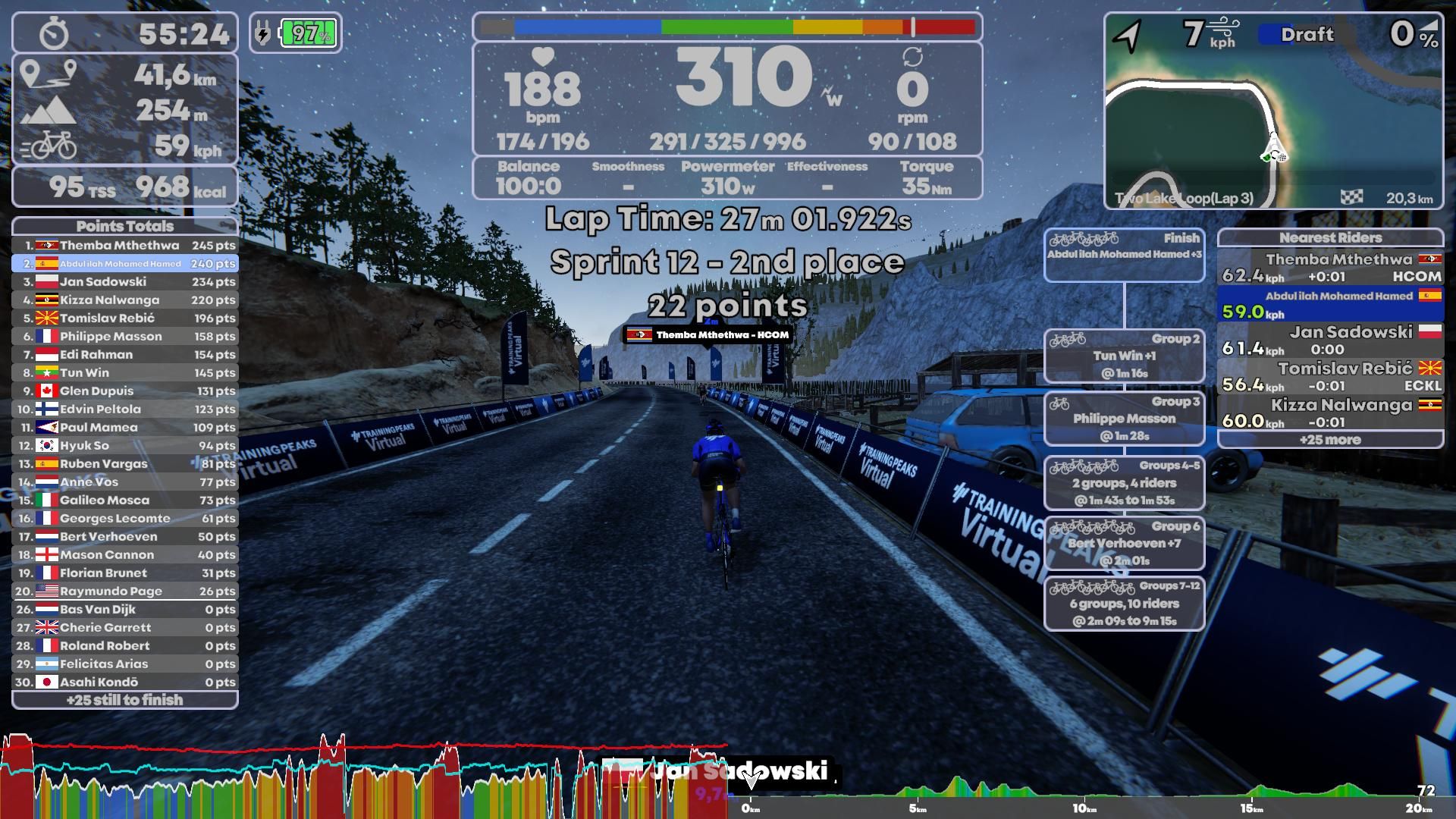This screenshot has height=819, width=1456.
Task: Expand the +25 still to finish list
Action: [124, 700]
